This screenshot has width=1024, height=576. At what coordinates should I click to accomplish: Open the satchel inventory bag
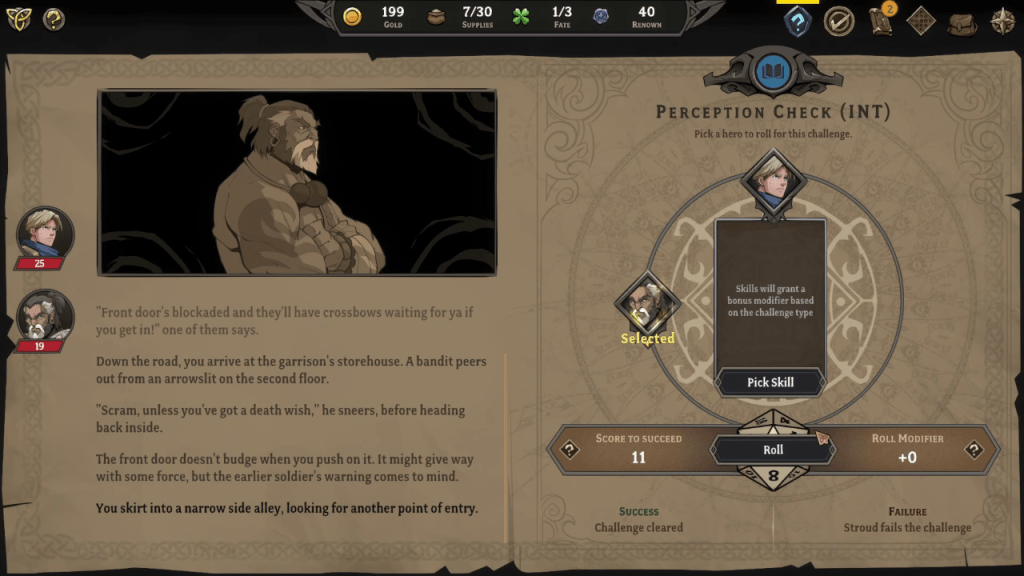tap(962, 21)
